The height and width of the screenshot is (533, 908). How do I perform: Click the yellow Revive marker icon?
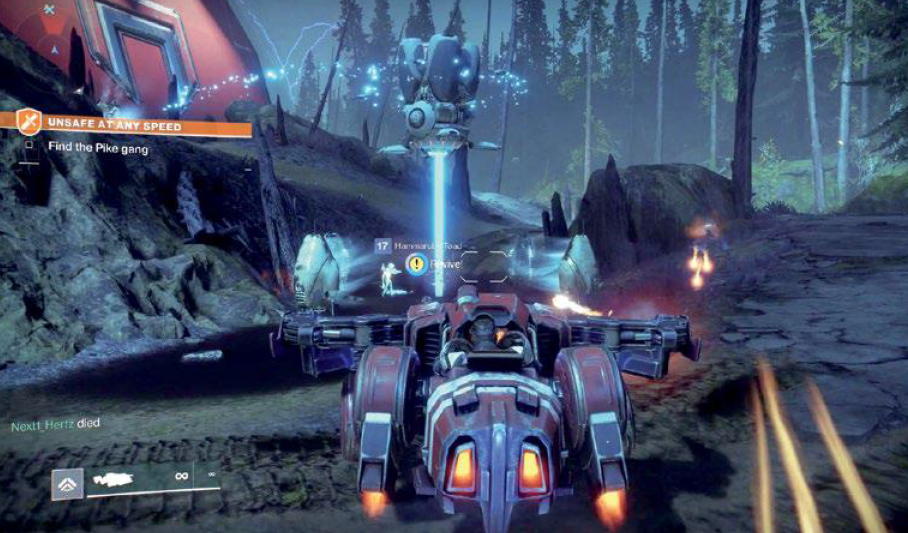(x=414, y=264)
